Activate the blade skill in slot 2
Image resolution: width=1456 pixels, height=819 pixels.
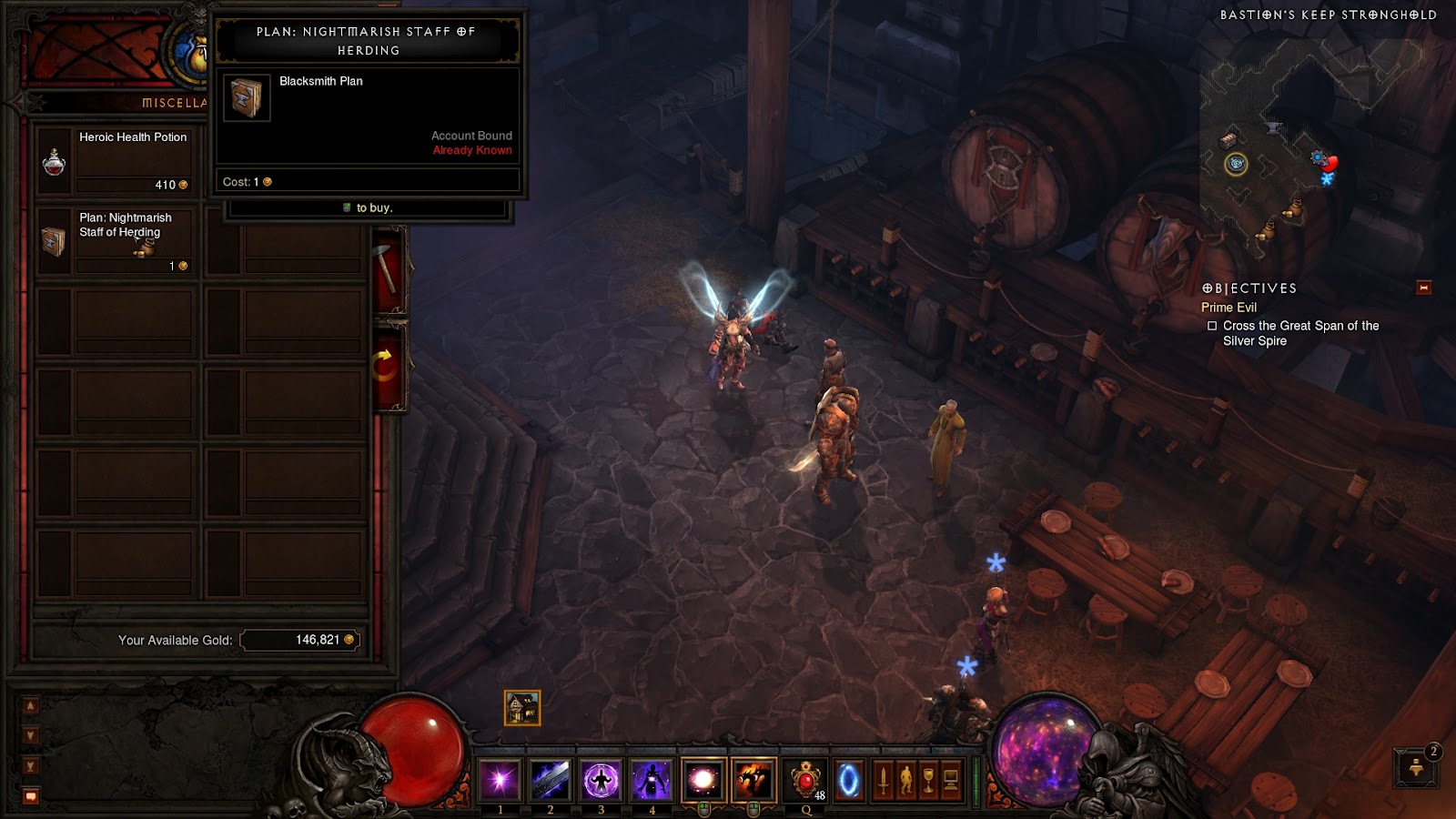550,778
